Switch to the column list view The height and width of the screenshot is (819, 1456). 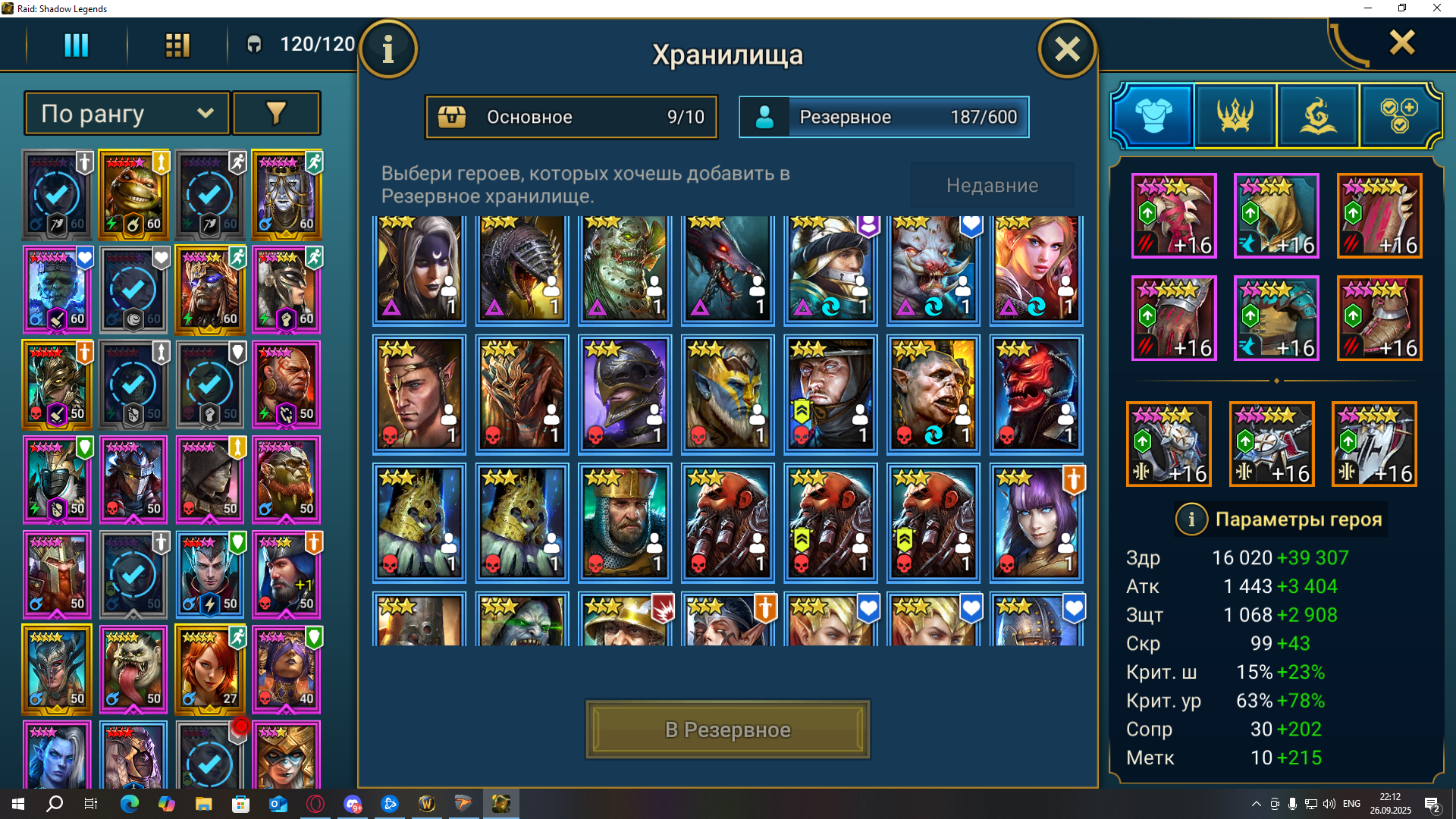(76, 45)
